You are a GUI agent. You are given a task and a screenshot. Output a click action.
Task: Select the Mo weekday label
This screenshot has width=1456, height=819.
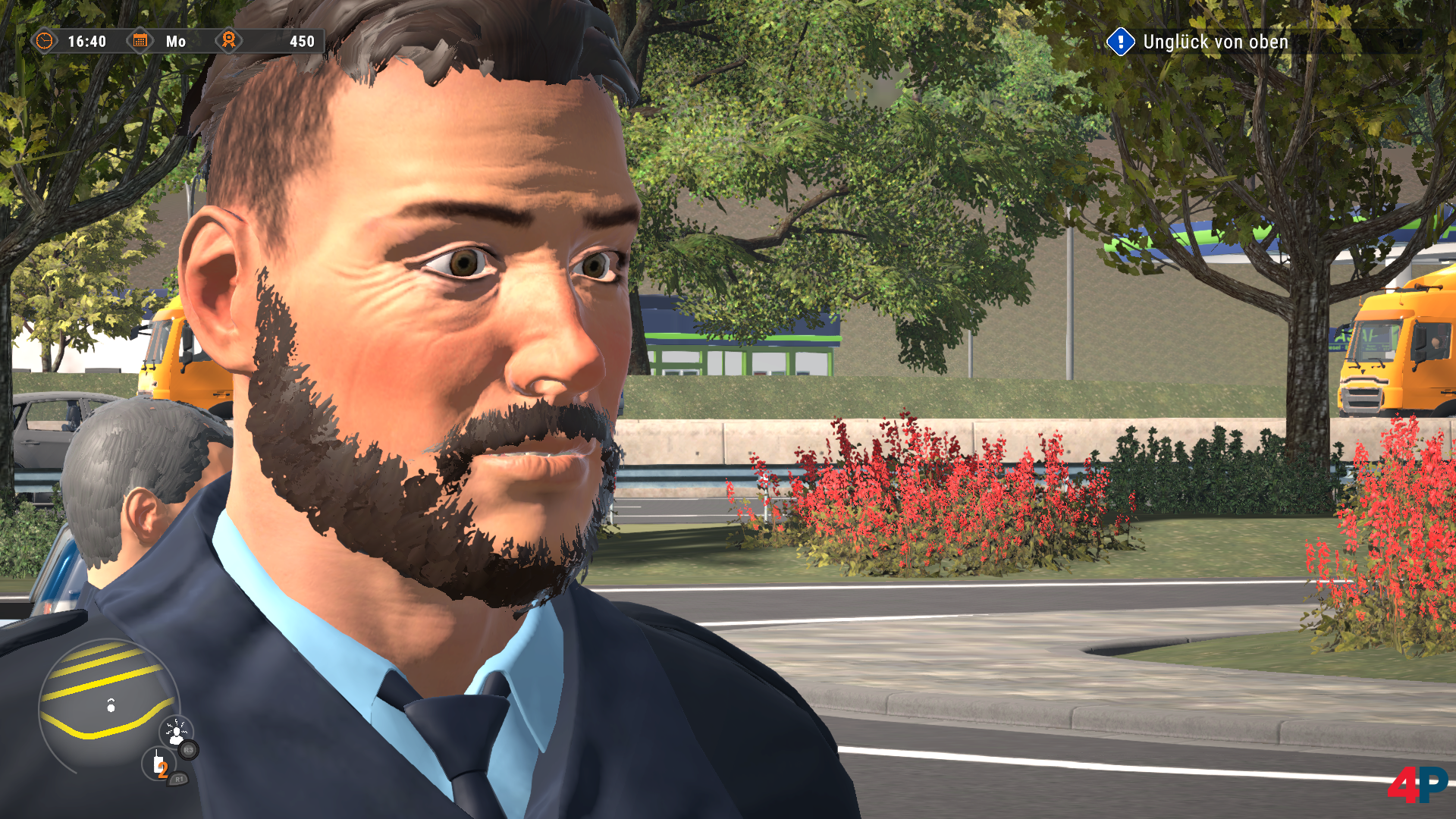tap(175, 42)
